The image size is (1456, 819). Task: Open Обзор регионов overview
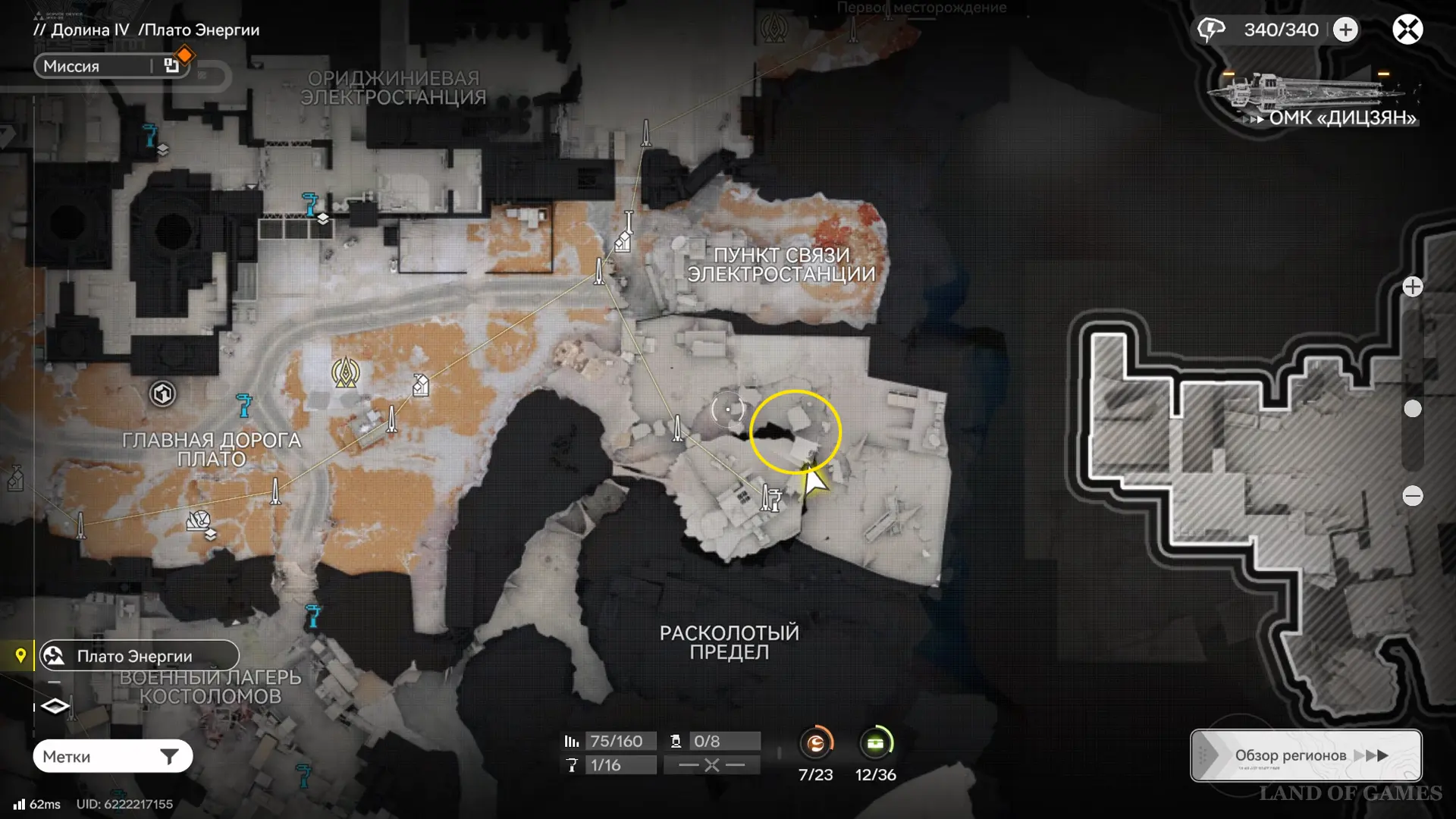pyautogui.click(x=1306, y=755)
